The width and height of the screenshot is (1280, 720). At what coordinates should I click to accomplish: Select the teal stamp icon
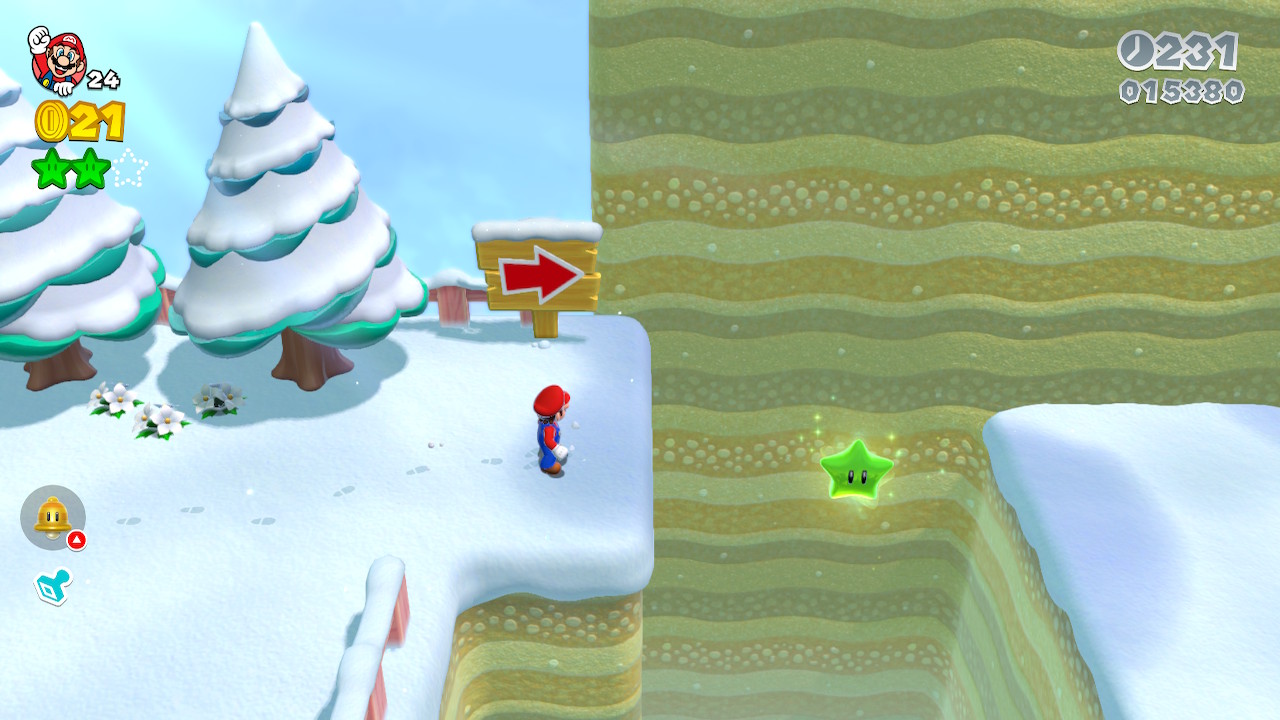coord(52,587)
